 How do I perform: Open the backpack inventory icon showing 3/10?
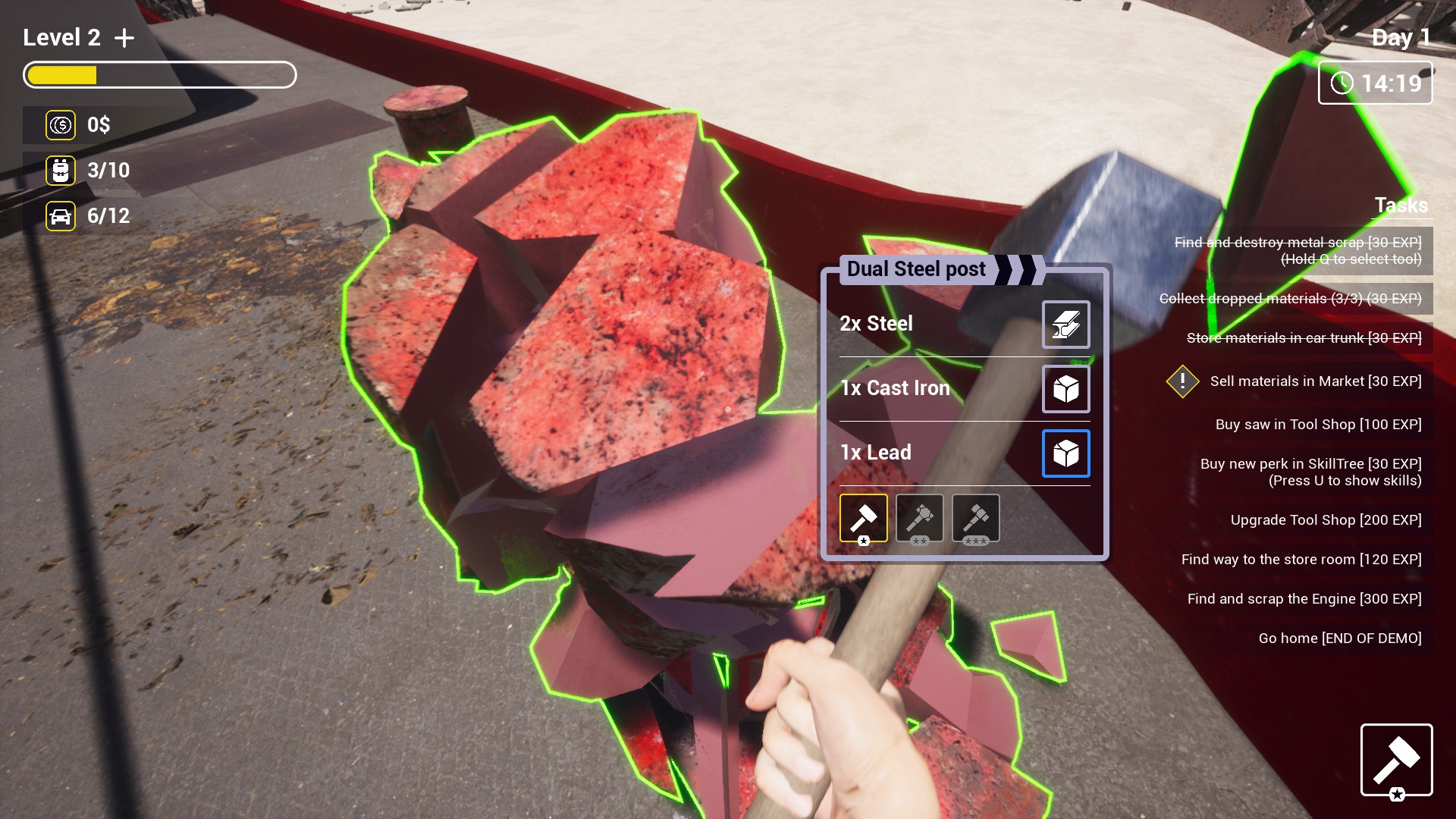click(61, 171)
